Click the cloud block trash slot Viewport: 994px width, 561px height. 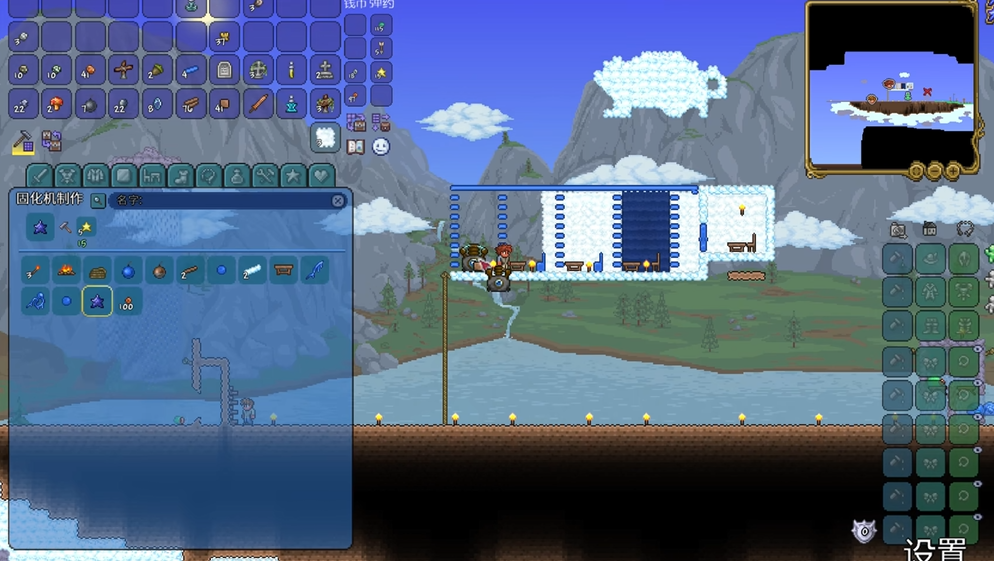pos(325,137)
